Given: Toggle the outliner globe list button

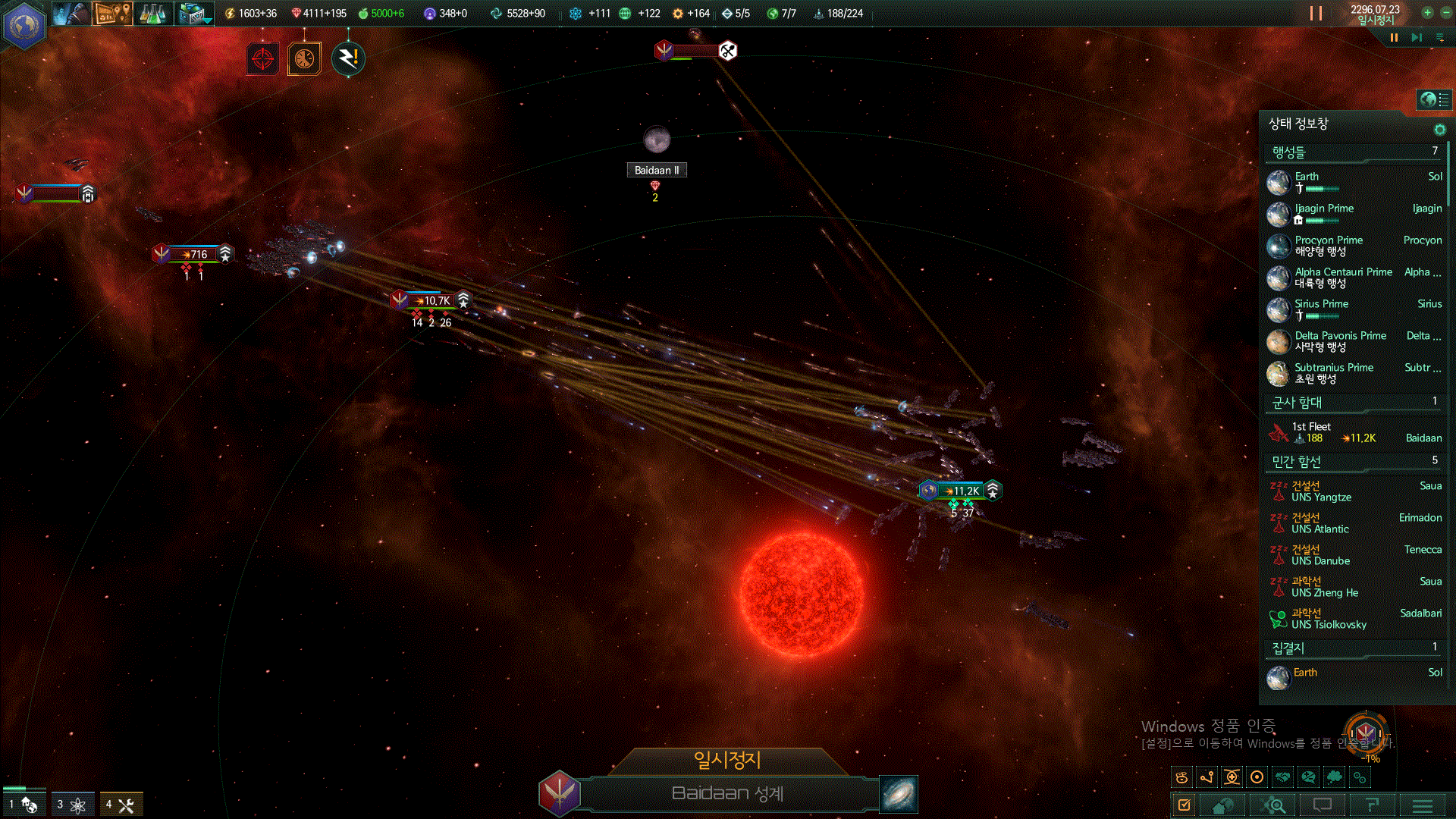Looking at the screenshot, I should tap(1433, 99).
